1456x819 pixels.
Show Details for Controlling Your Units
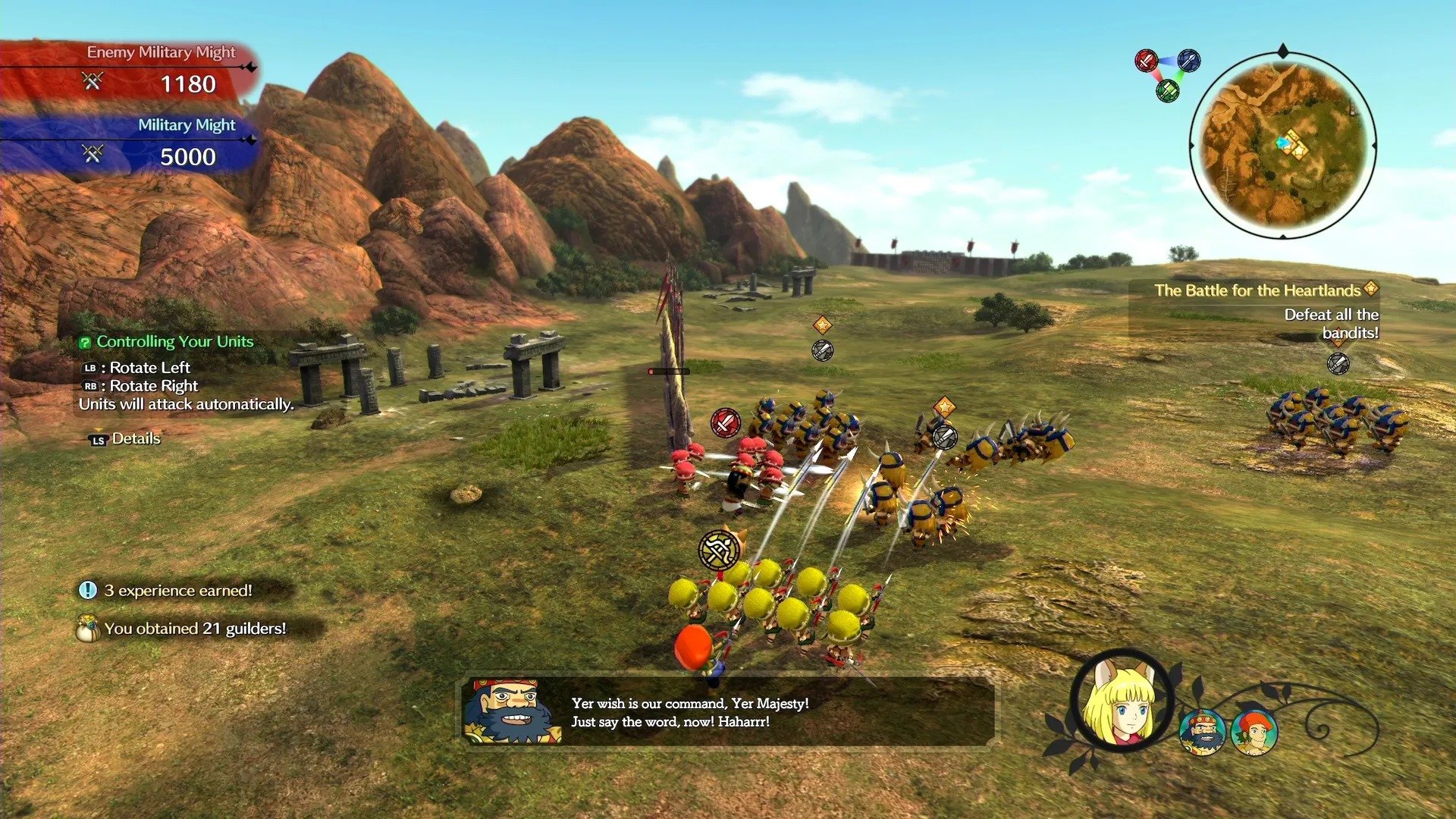pos(126,439)
